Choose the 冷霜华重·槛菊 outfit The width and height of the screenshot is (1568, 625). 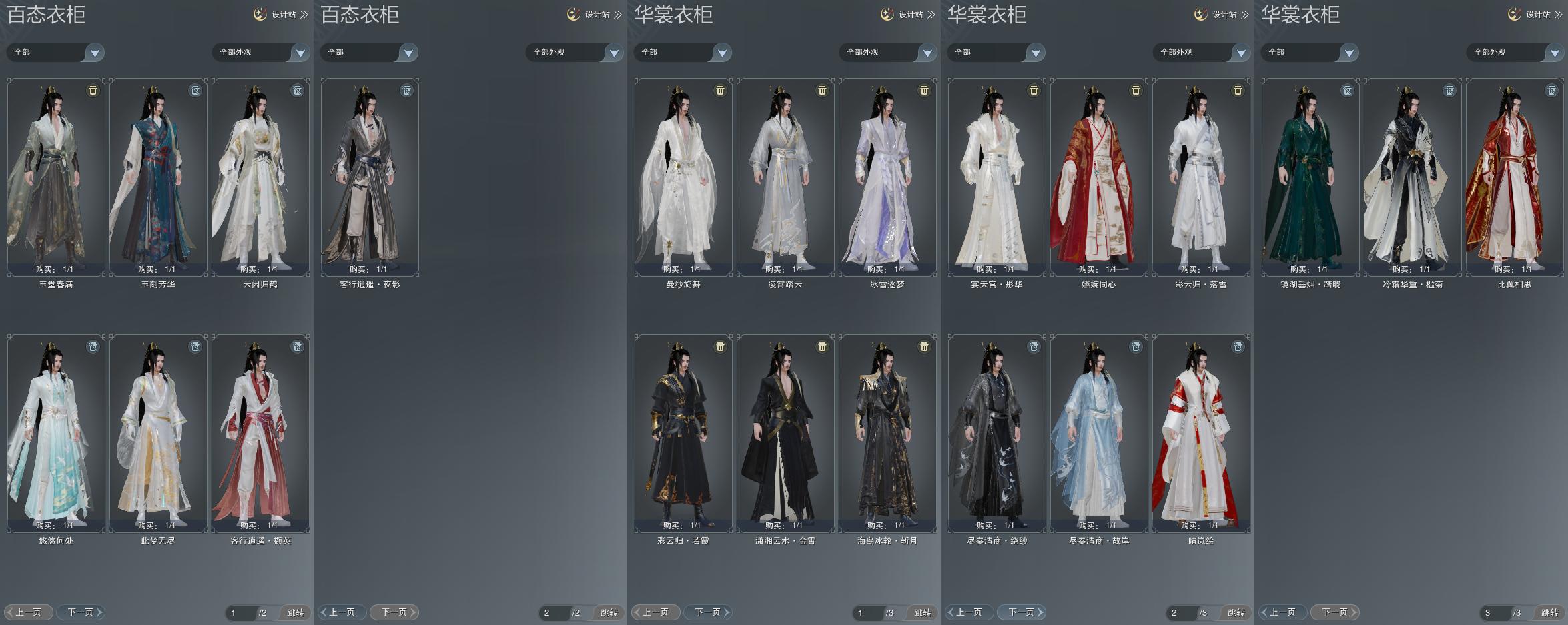click(1413, 177)
